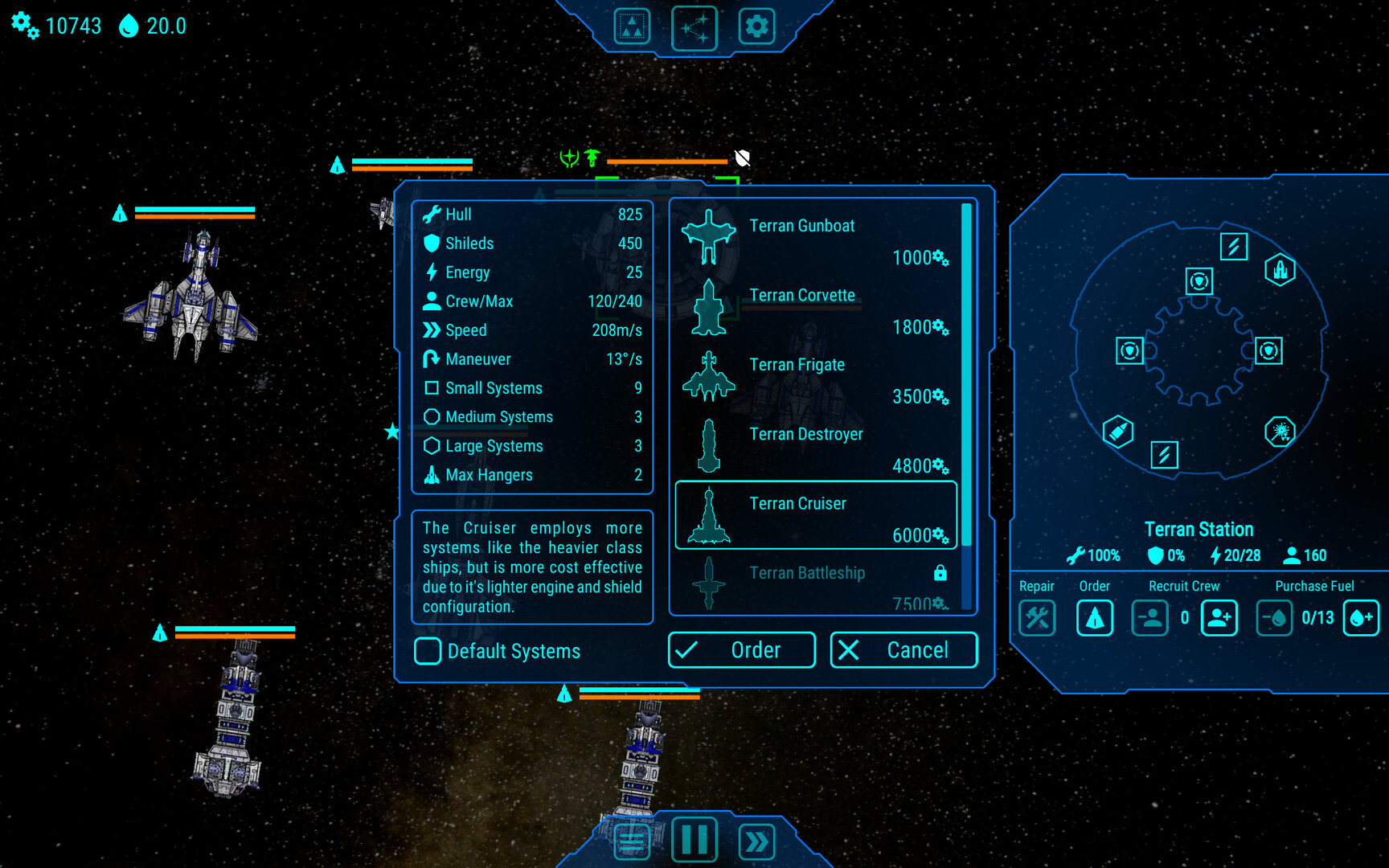Recruit a crew member with the person-plus icon
The width and height of the screenshot is (1389, 868).
pyautogui.click(x=1219, y=618)
